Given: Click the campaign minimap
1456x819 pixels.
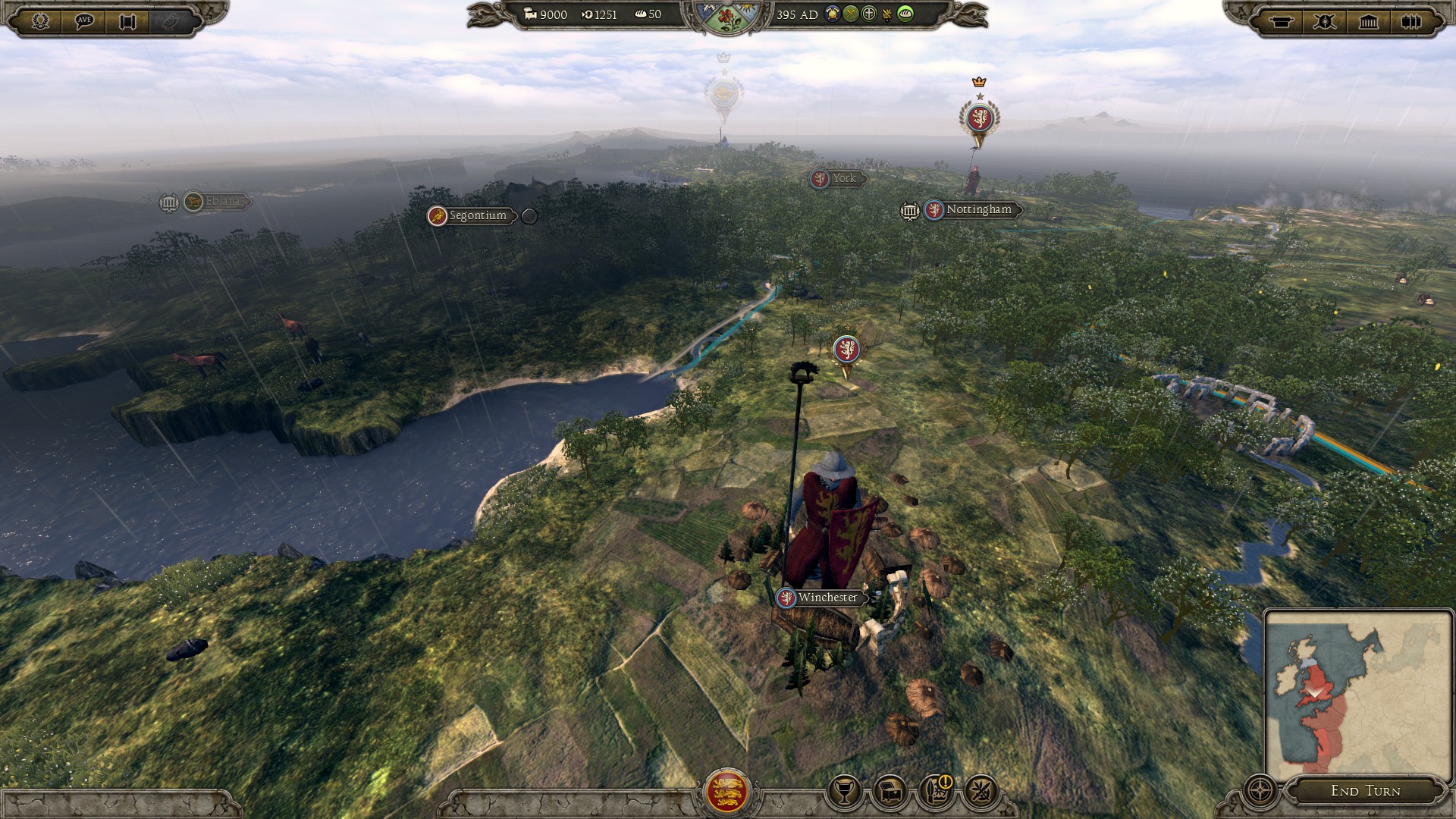Looking at the screenshot, I should pos(1357,694).
